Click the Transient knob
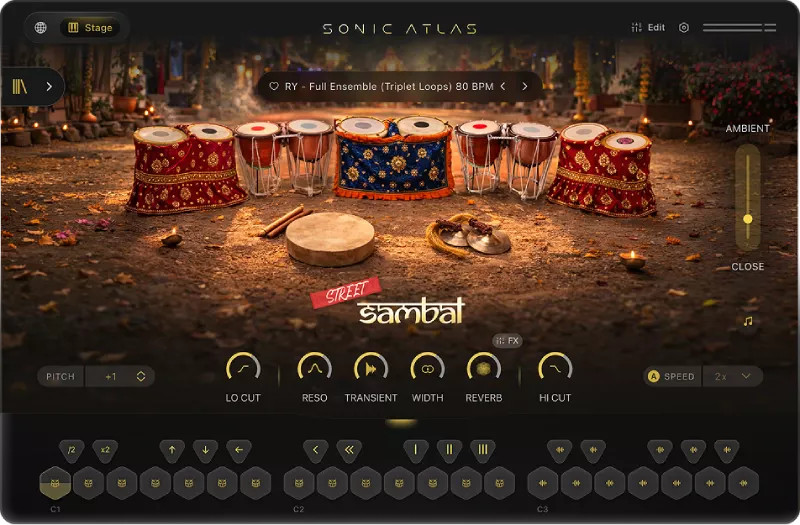Viewport: 800px width, 525px height. click(371, 368)
